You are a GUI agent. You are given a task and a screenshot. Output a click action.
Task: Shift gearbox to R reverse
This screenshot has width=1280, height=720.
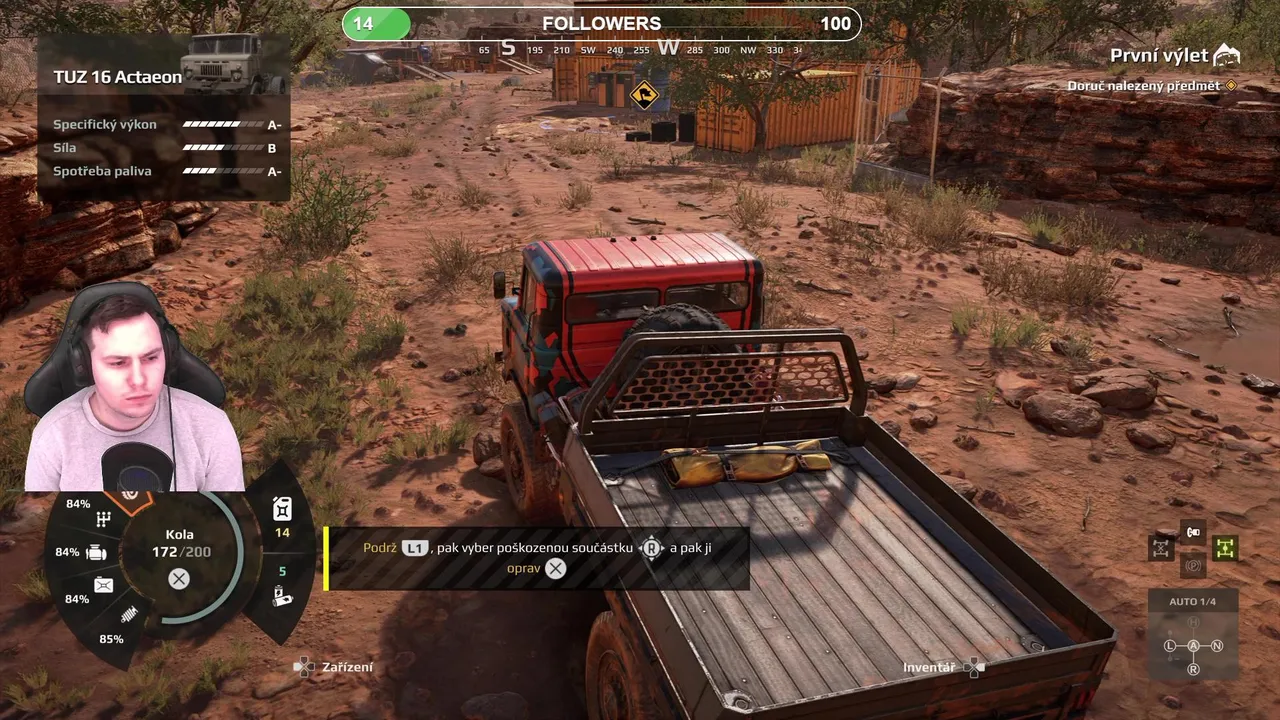[1193, 669]
